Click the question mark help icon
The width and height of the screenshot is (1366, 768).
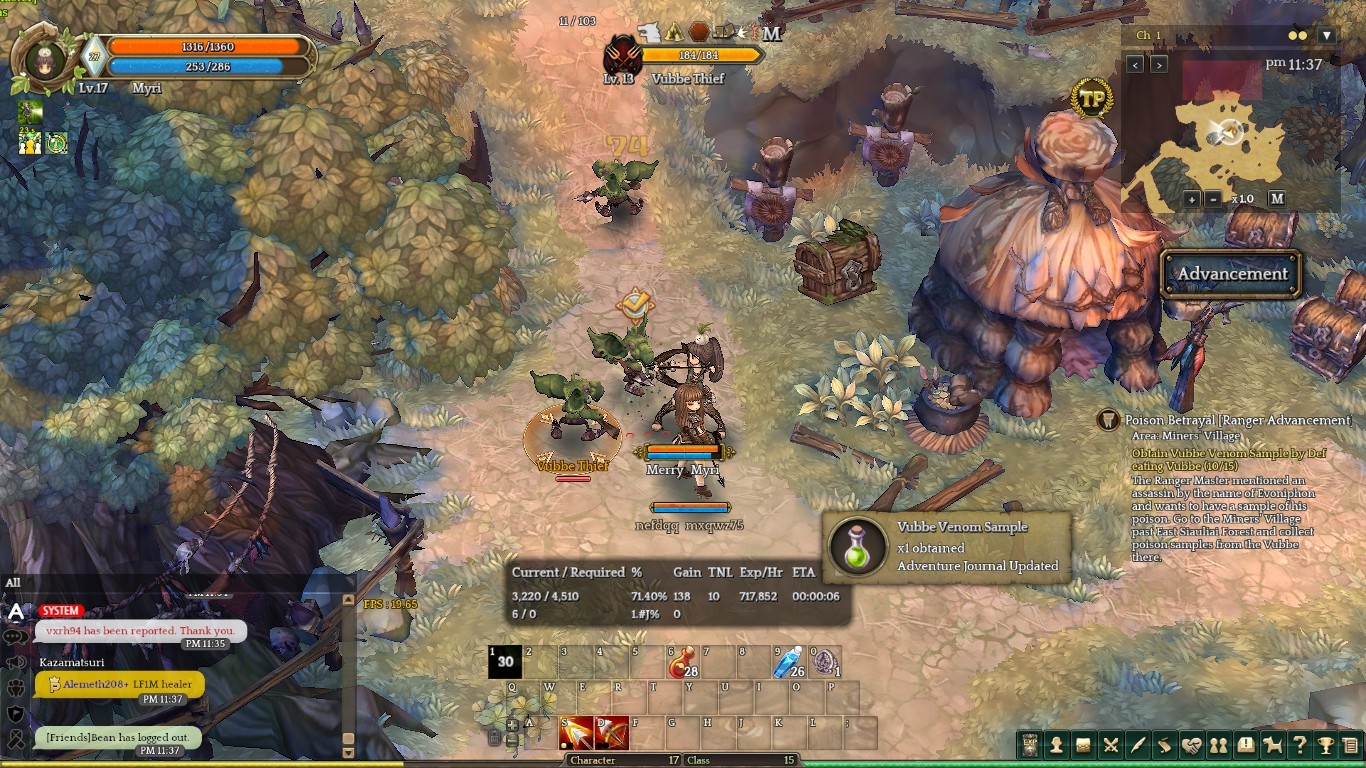tap(1299, 745)
